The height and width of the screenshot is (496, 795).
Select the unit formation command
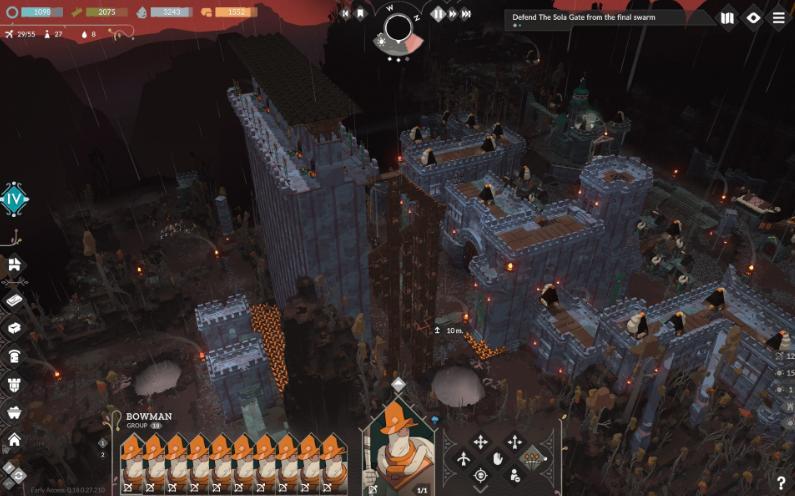pos(532,458)
